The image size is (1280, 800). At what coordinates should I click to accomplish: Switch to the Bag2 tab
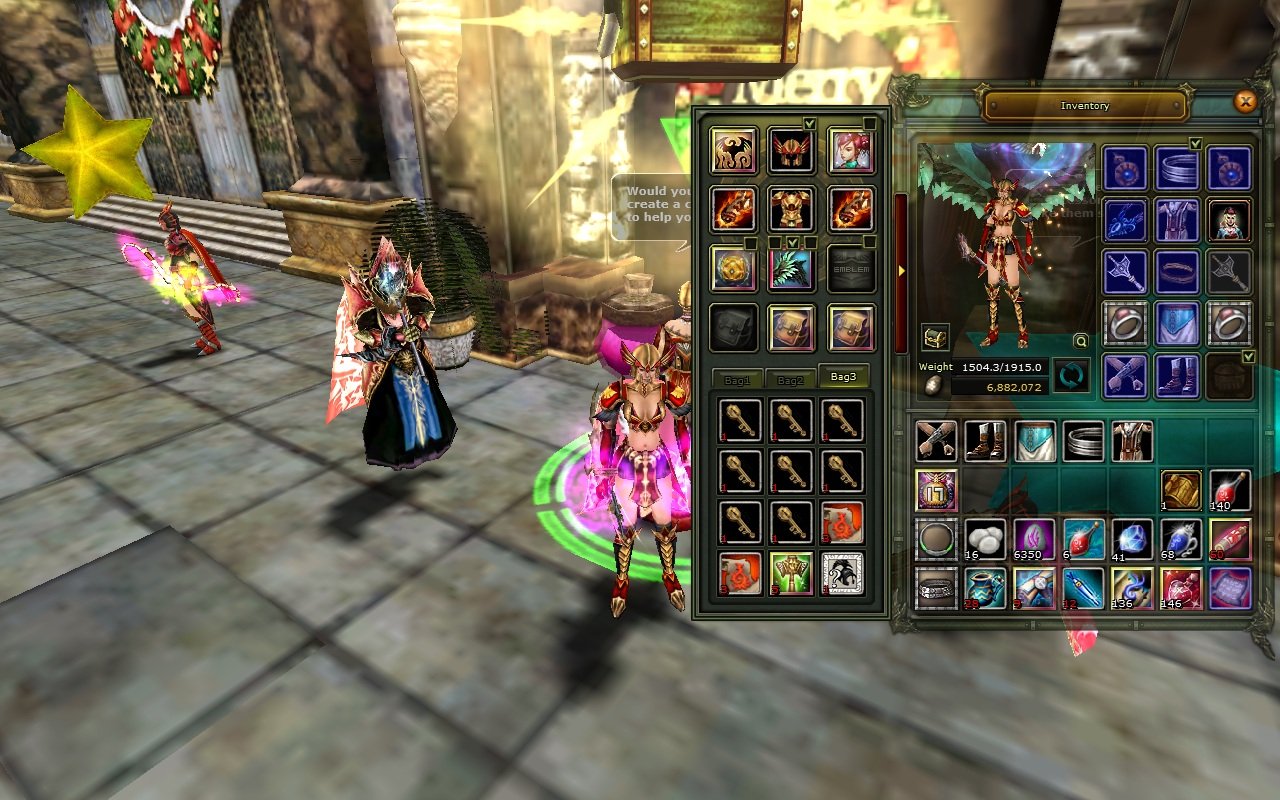[x=791, y=378]
